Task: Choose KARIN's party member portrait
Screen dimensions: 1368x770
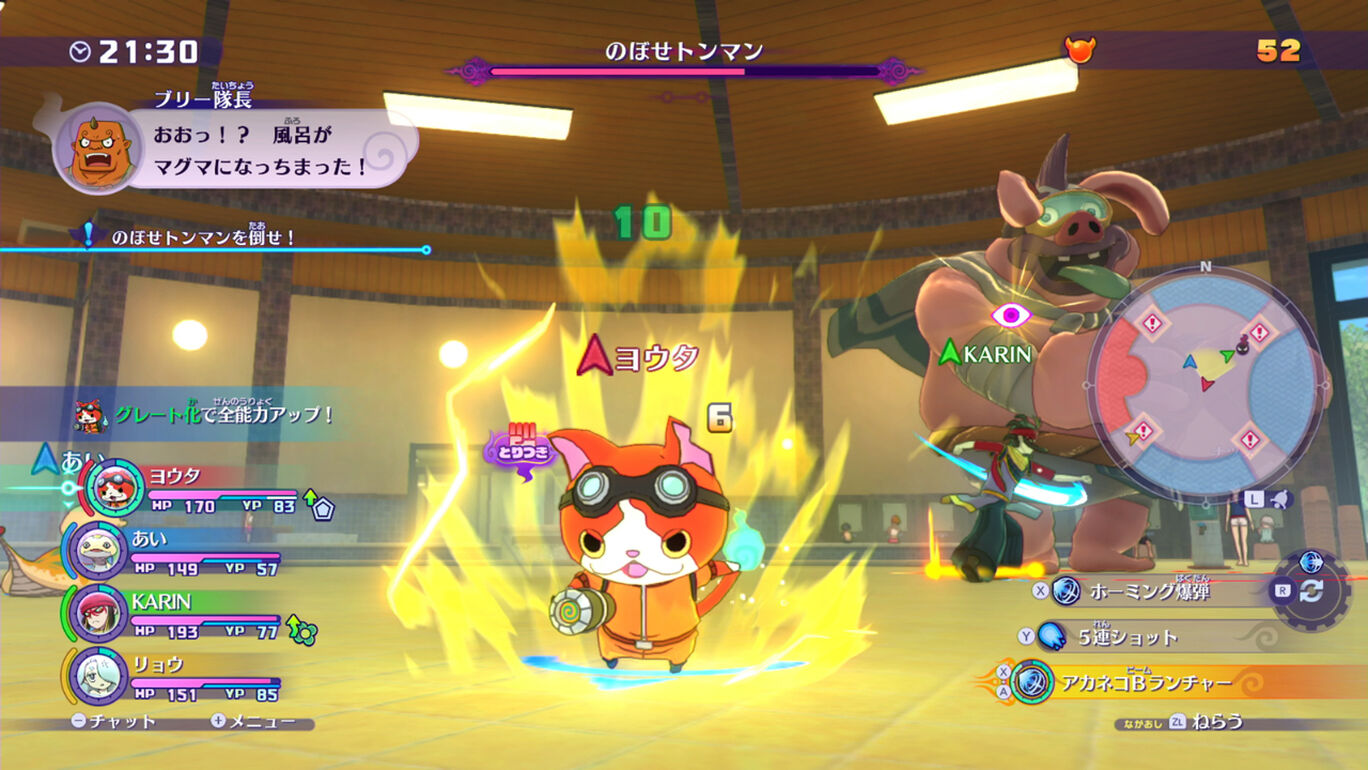Action: 97,612
